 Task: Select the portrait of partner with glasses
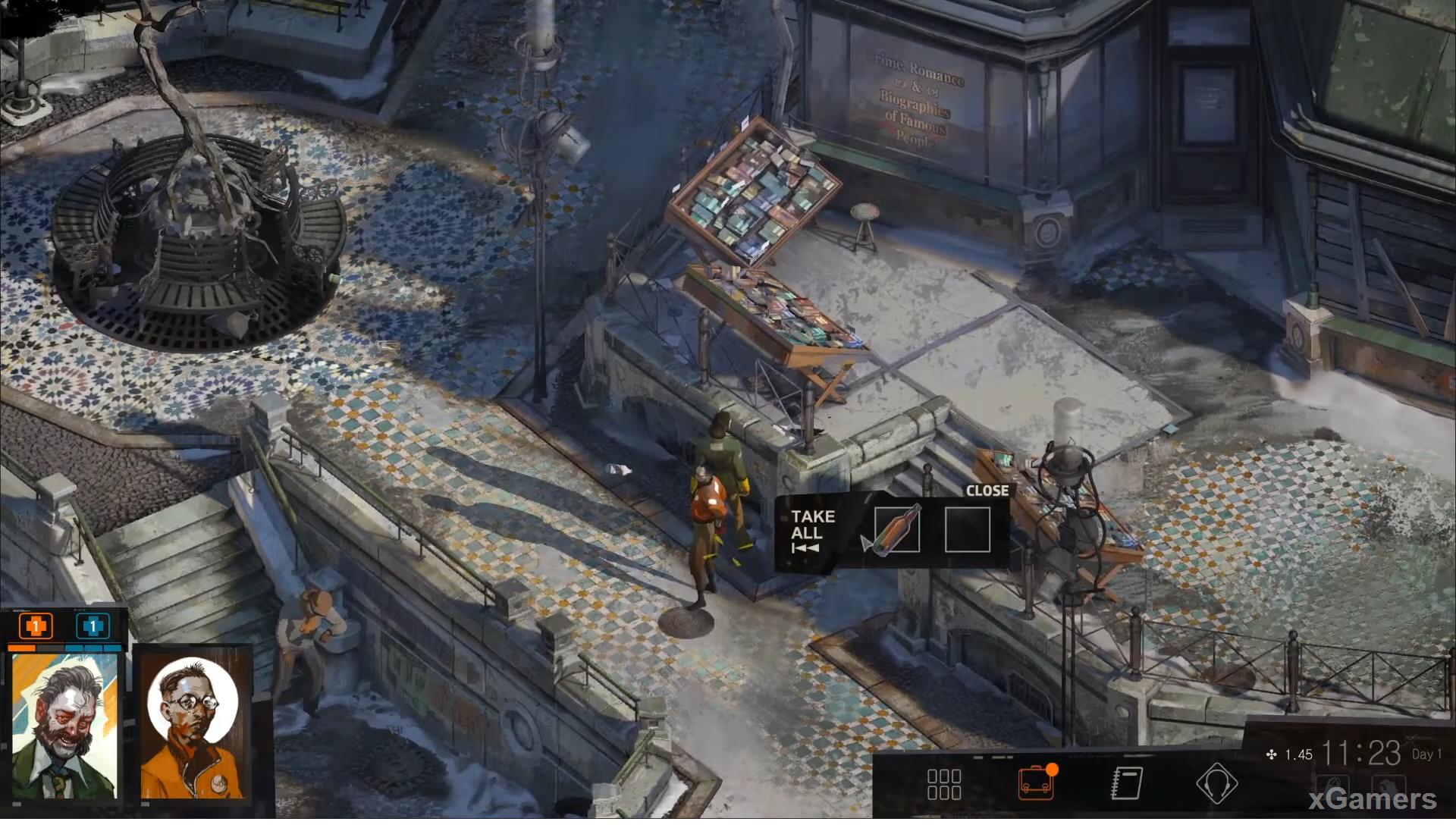coord(193,726)
